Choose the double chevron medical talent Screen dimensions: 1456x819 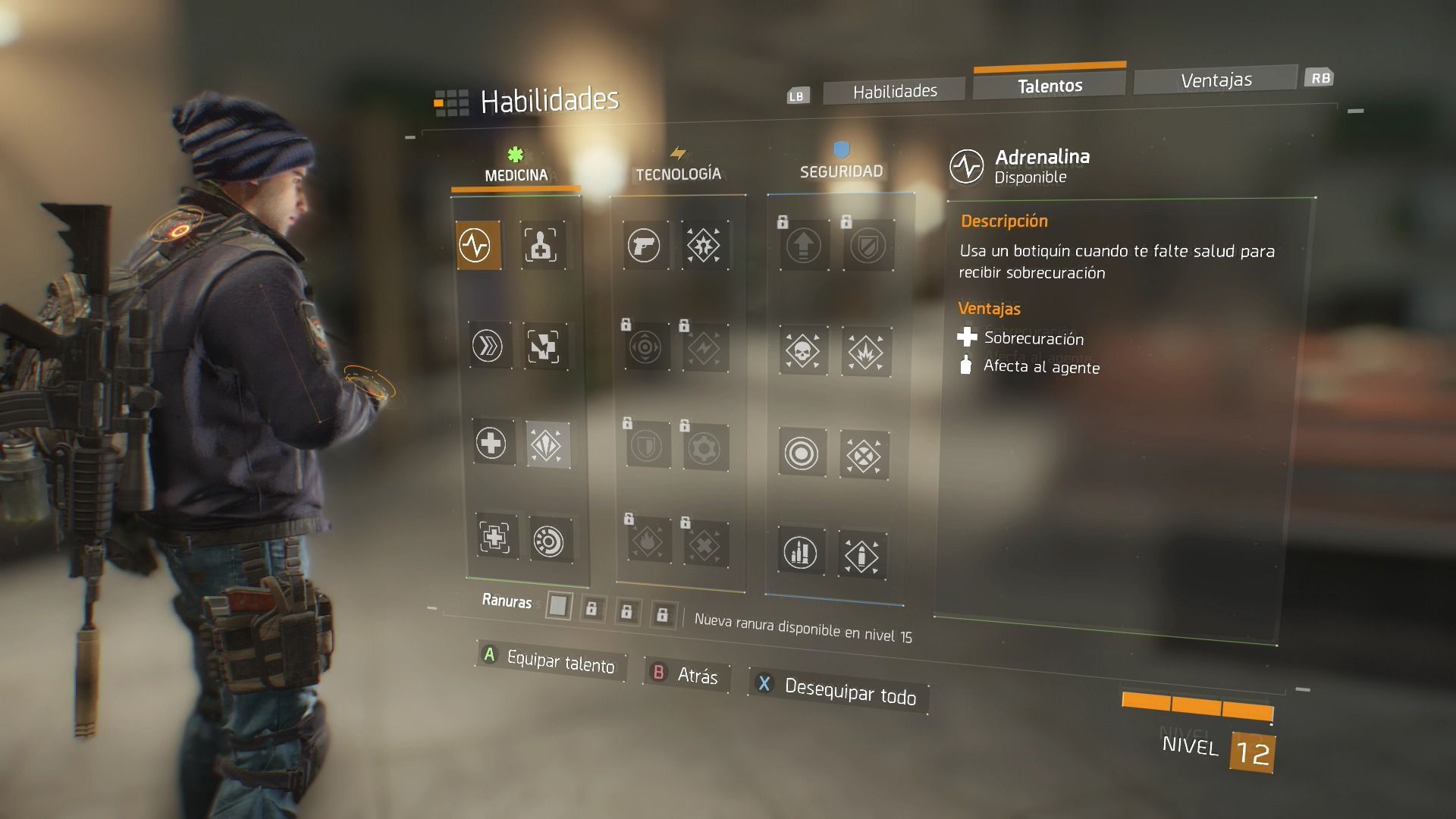[488, 347]
